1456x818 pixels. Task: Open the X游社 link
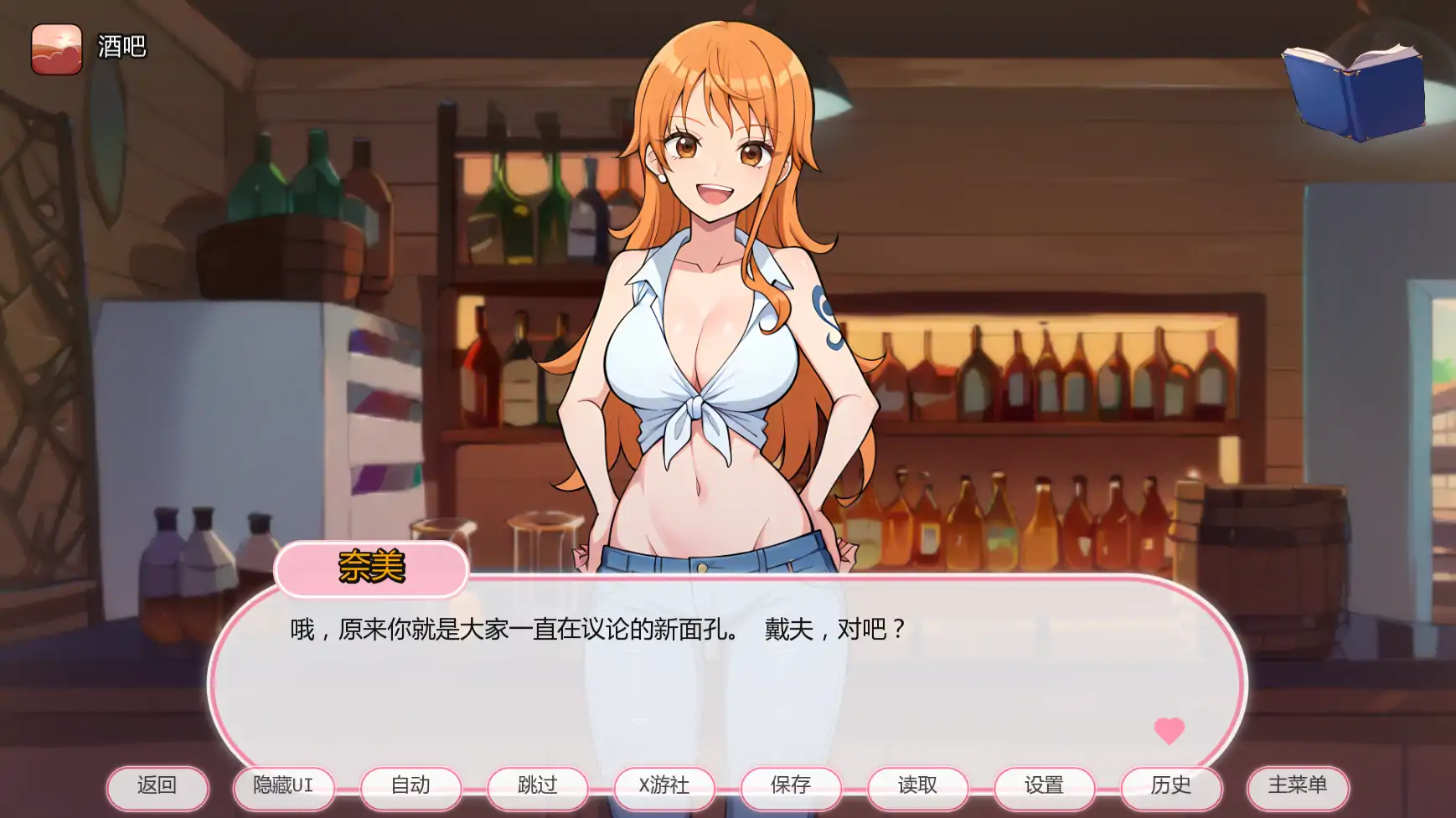[x=664, y=787]
